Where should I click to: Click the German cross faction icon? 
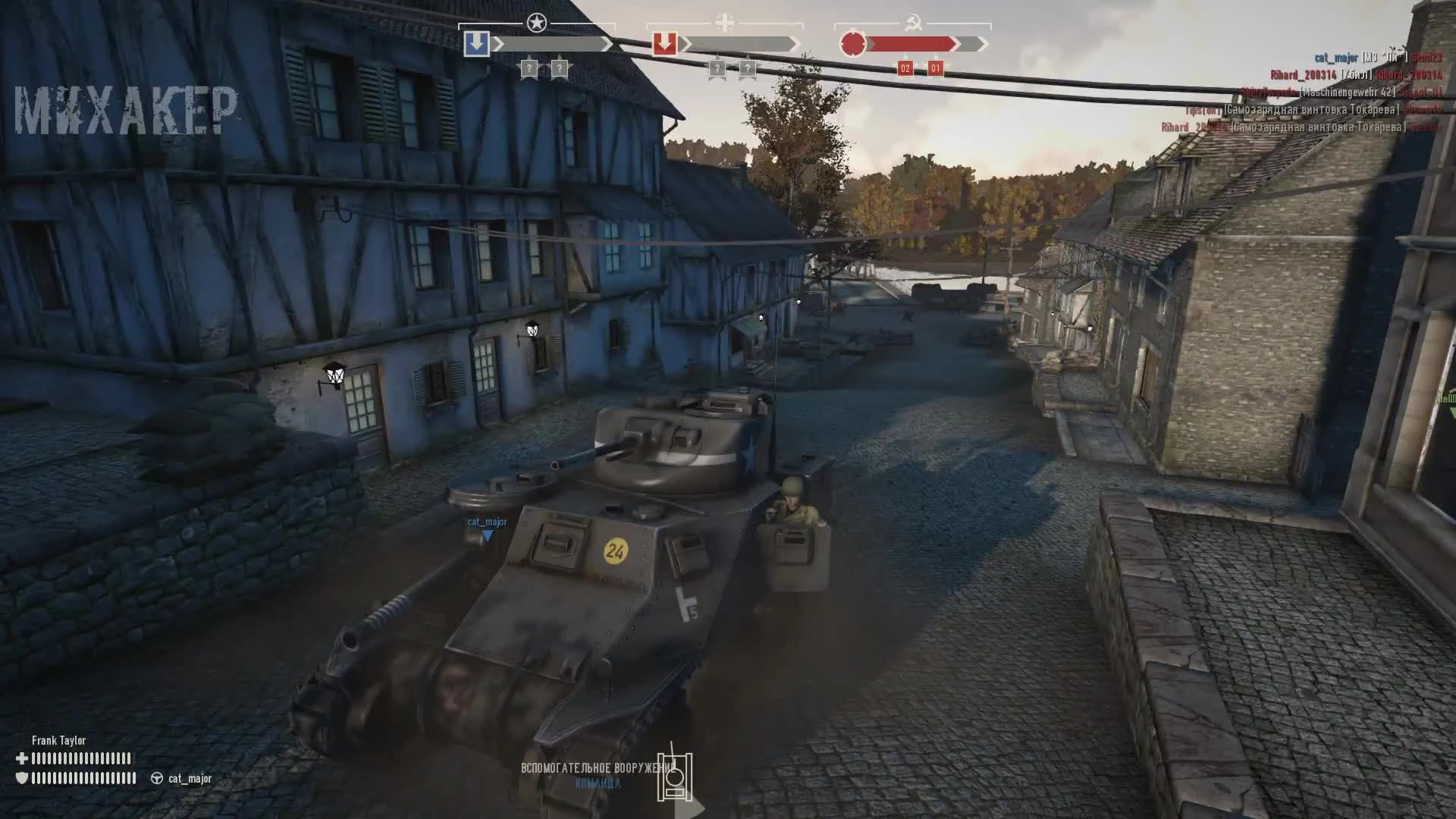point(726,22)
